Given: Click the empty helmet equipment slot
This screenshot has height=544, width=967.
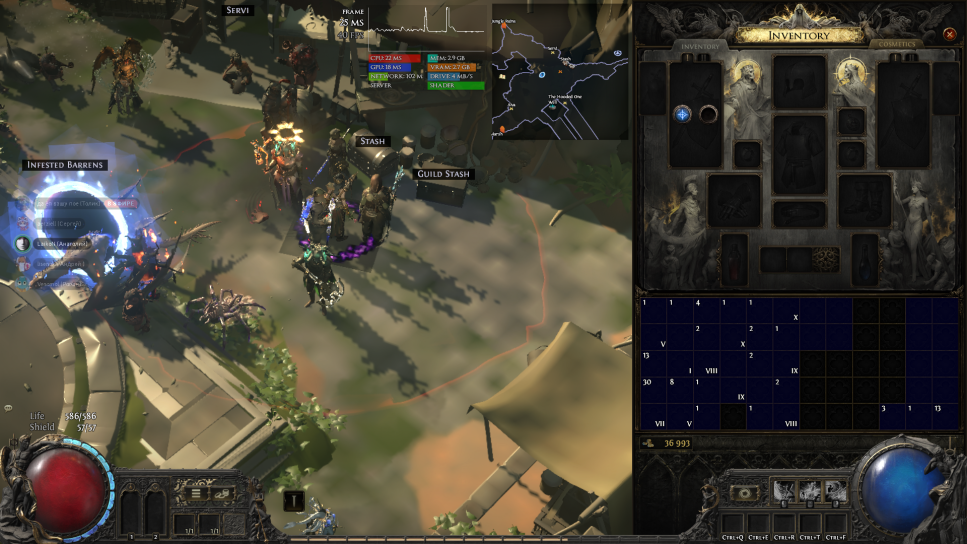Looking at the screenshot, I should [799, 82].
